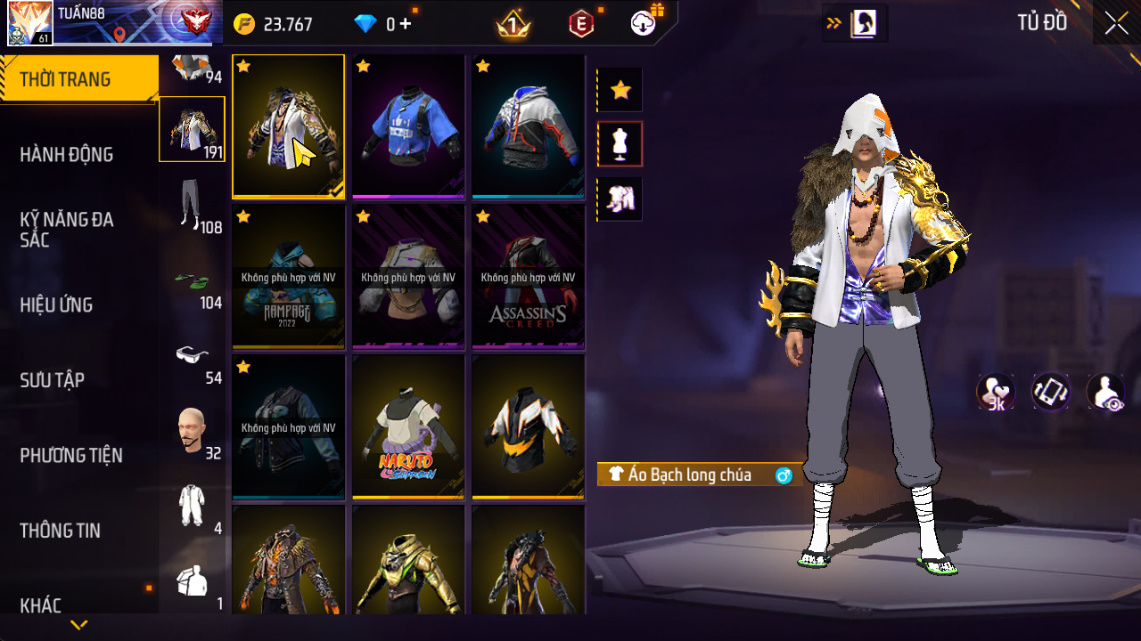Open the THÔNG TIN tab
The width and height of the screenshot is (1141, 641).
click(x=60, y=530)
